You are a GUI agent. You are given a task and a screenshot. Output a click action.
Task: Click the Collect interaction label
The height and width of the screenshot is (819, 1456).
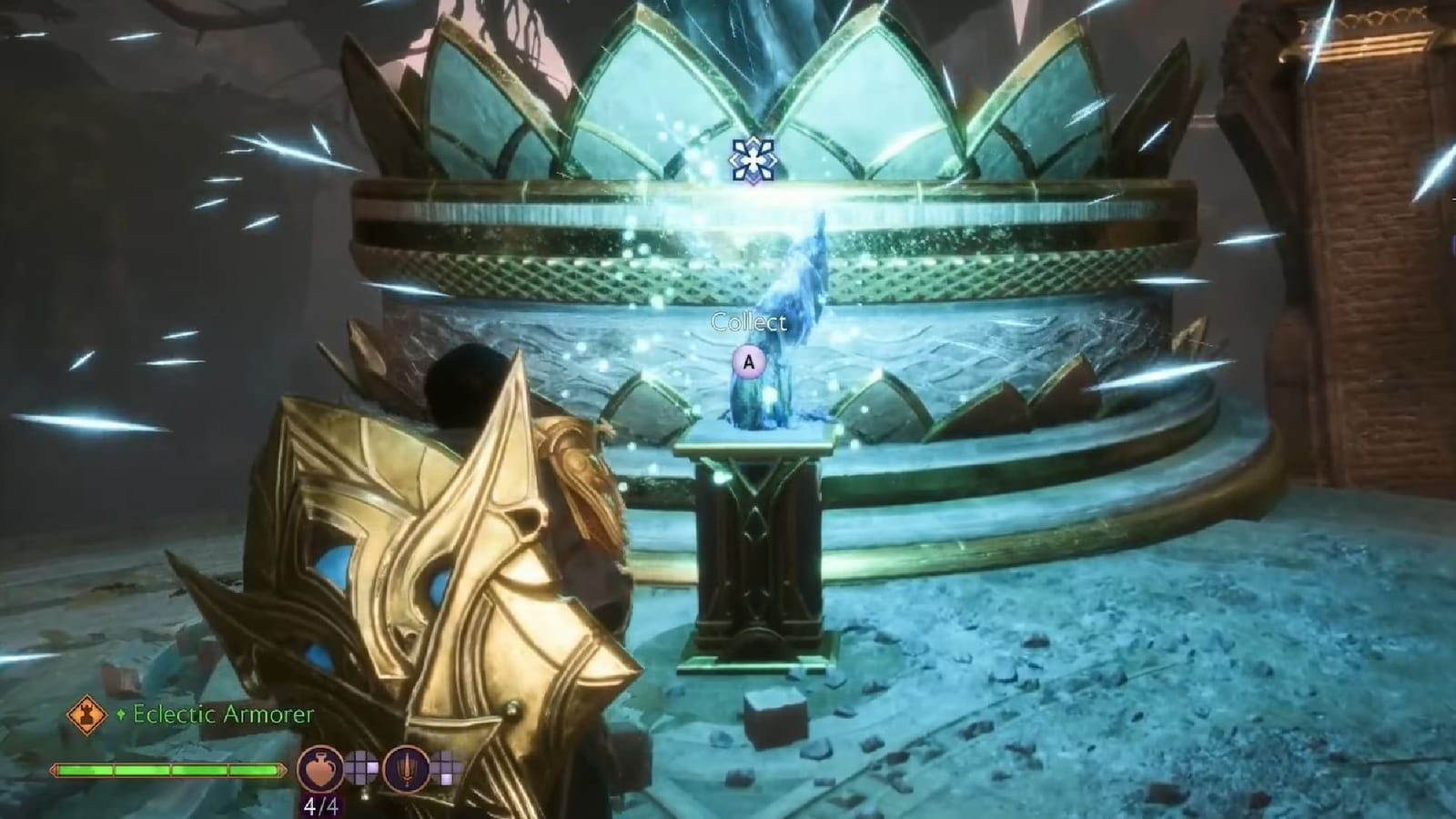click(x=748, y=320)
